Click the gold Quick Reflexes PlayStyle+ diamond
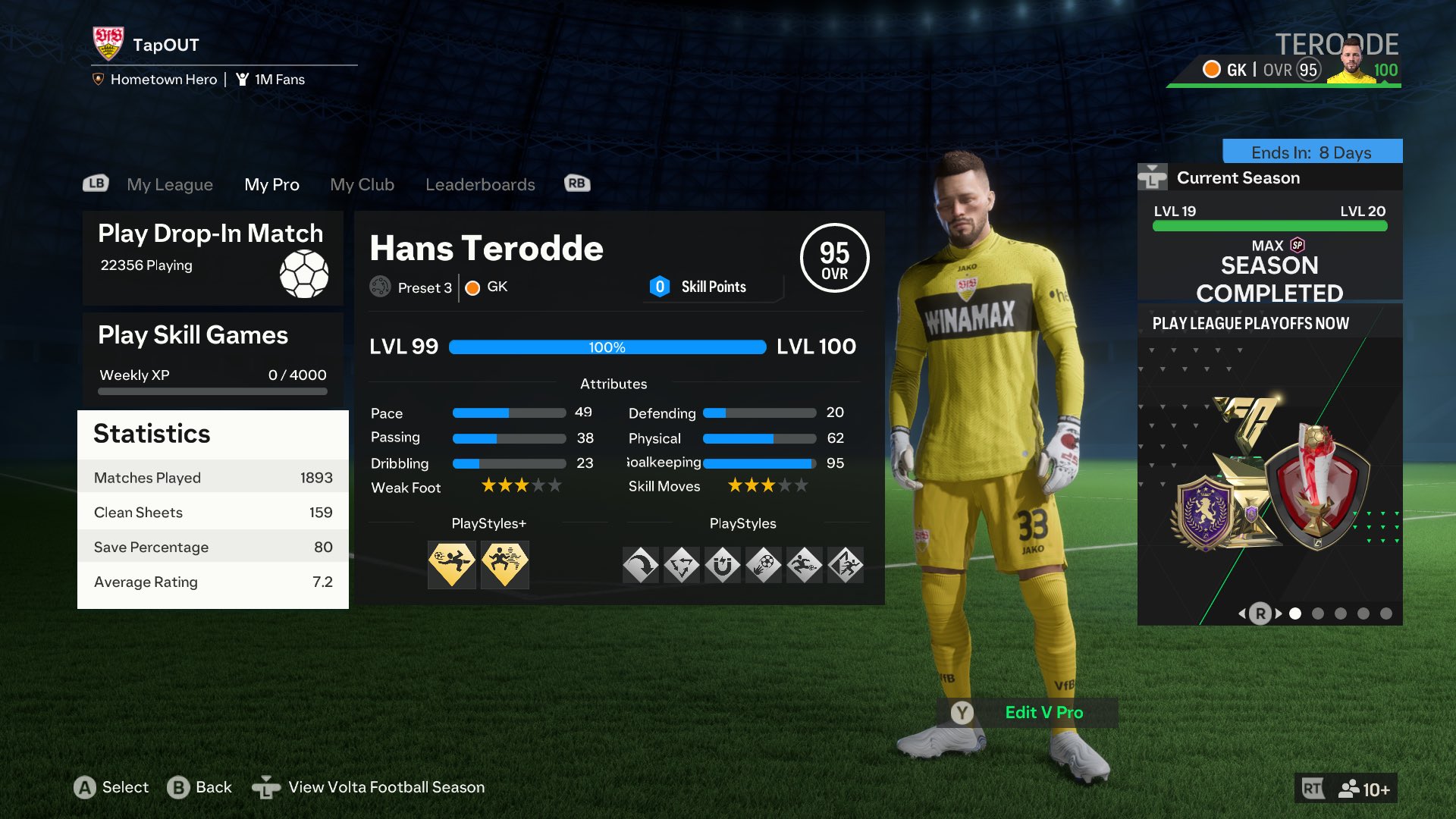This screenshot has width=1456, height=819. [x=505, y=565]
